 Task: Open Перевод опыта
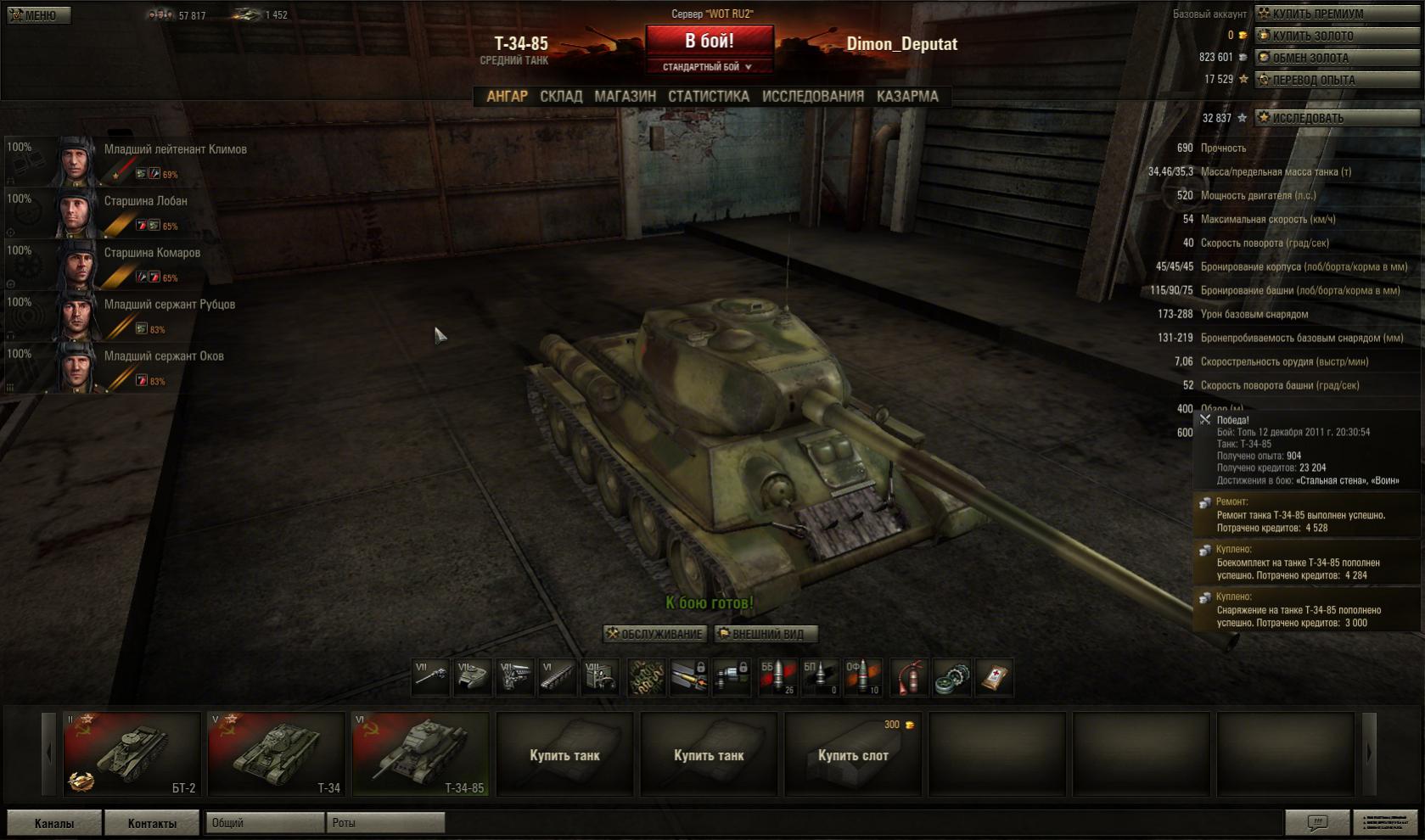click(x=1338, y=80)
